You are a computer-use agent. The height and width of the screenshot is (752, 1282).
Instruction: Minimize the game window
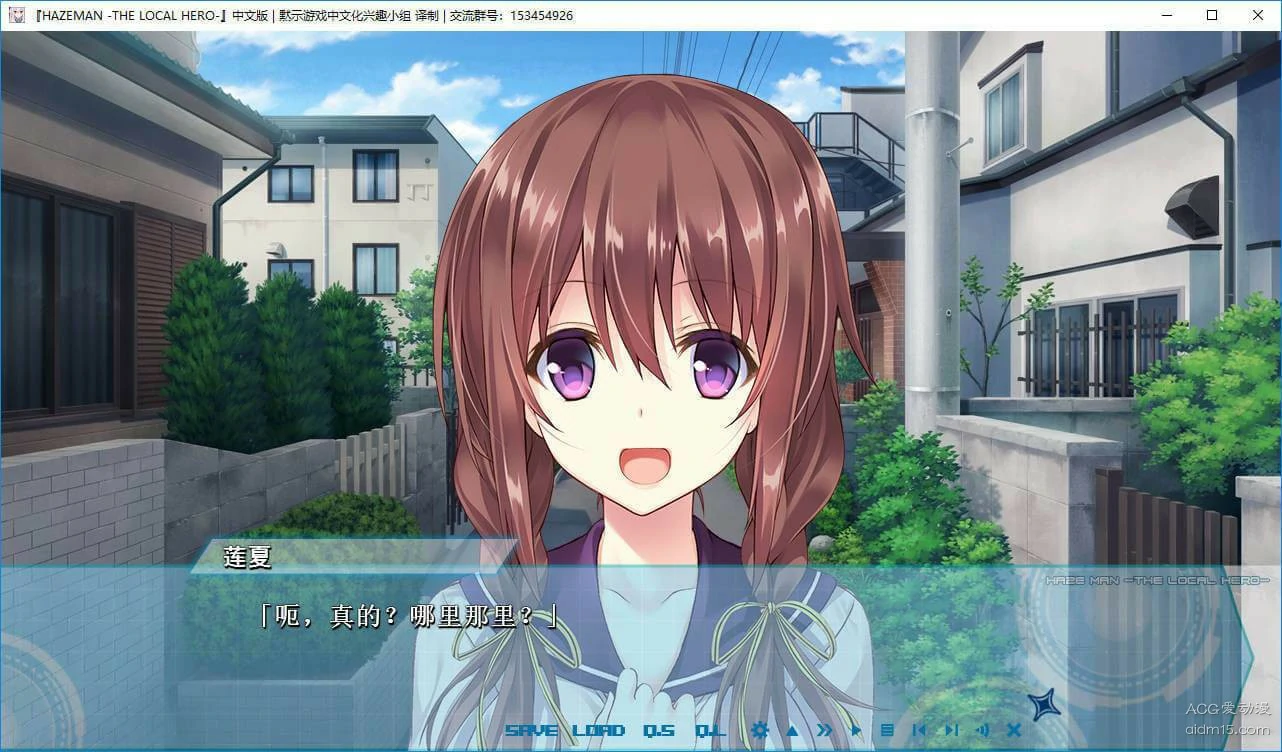coord(1166,15)
